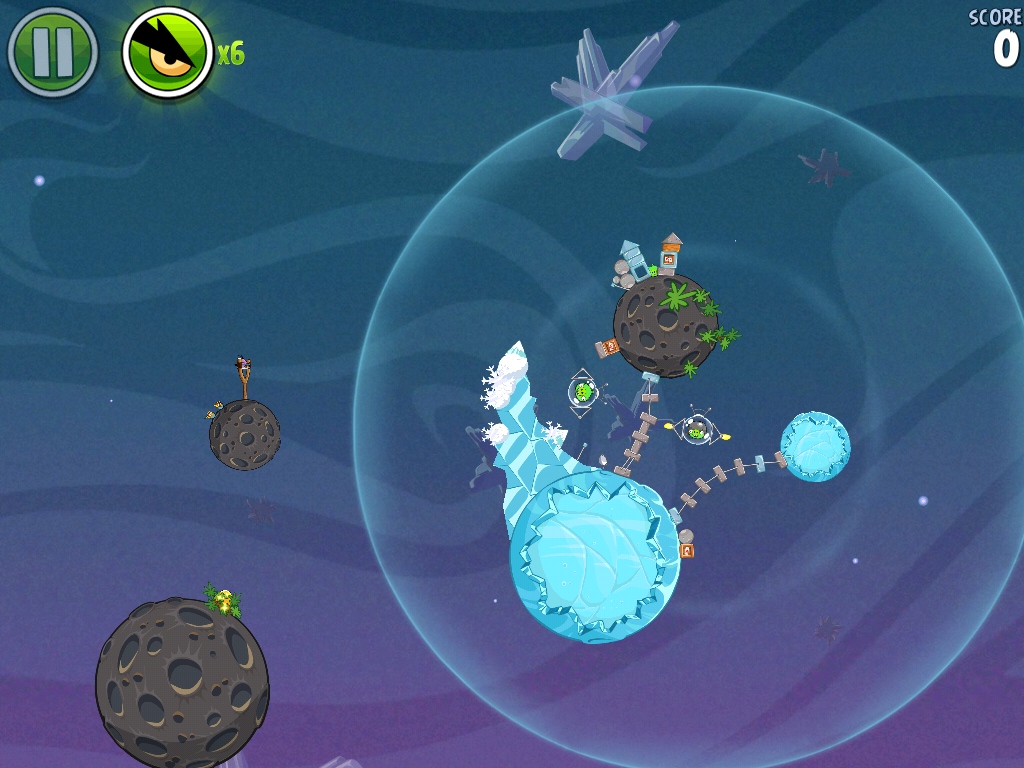This screenshot has height=768, width=1024.
Task: Pause the game with the green button
Action: tap(52, 52)
